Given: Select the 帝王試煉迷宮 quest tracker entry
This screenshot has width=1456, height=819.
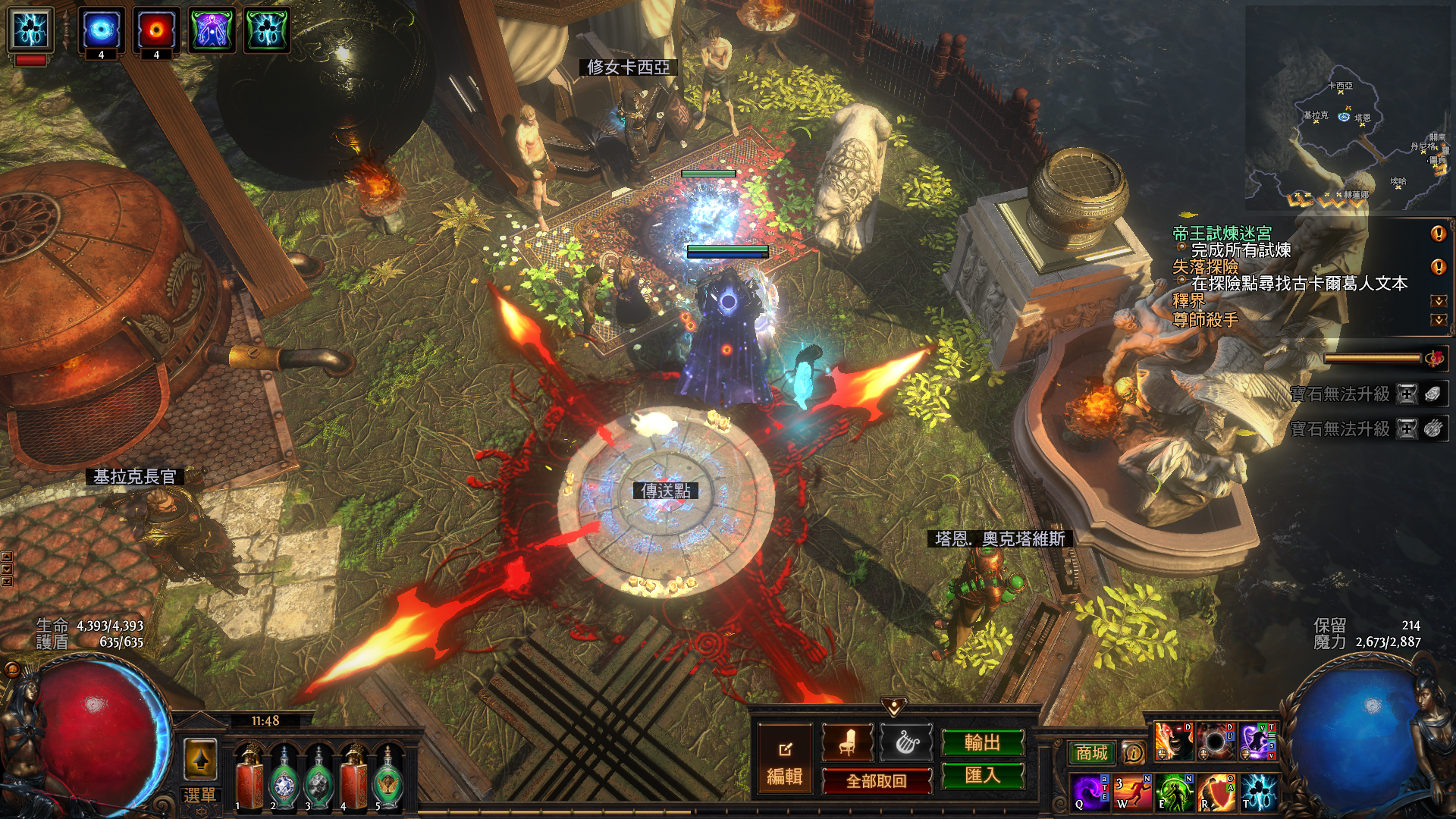Looking at the screenshot, I should [1222, 234].
